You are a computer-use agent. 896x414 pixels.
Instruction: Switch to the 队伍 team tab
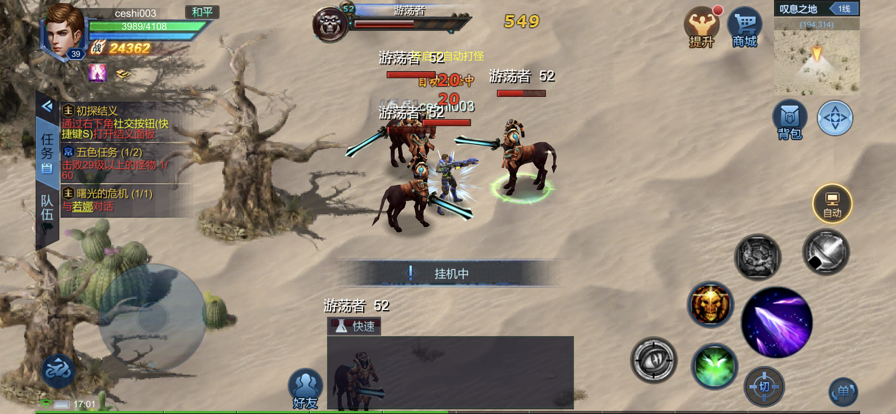point(46,213)
